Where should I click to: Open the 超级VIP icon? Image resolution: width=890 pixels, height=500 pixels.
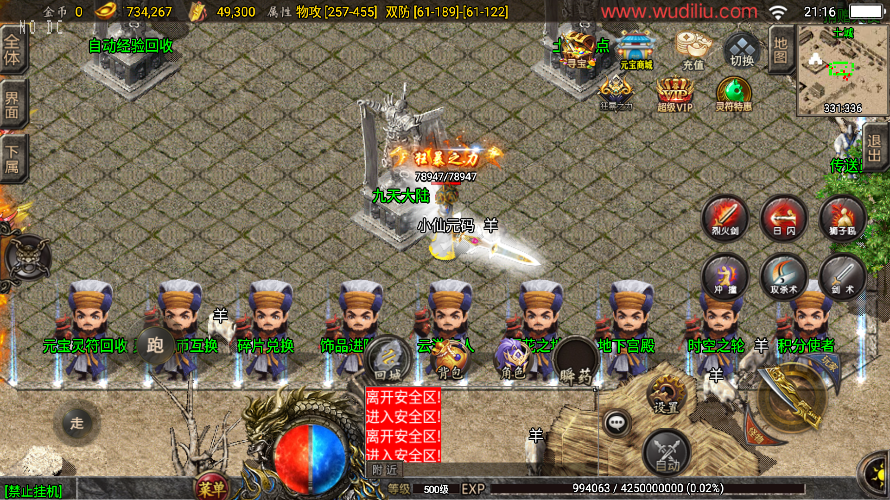click(x=675, y=94)
